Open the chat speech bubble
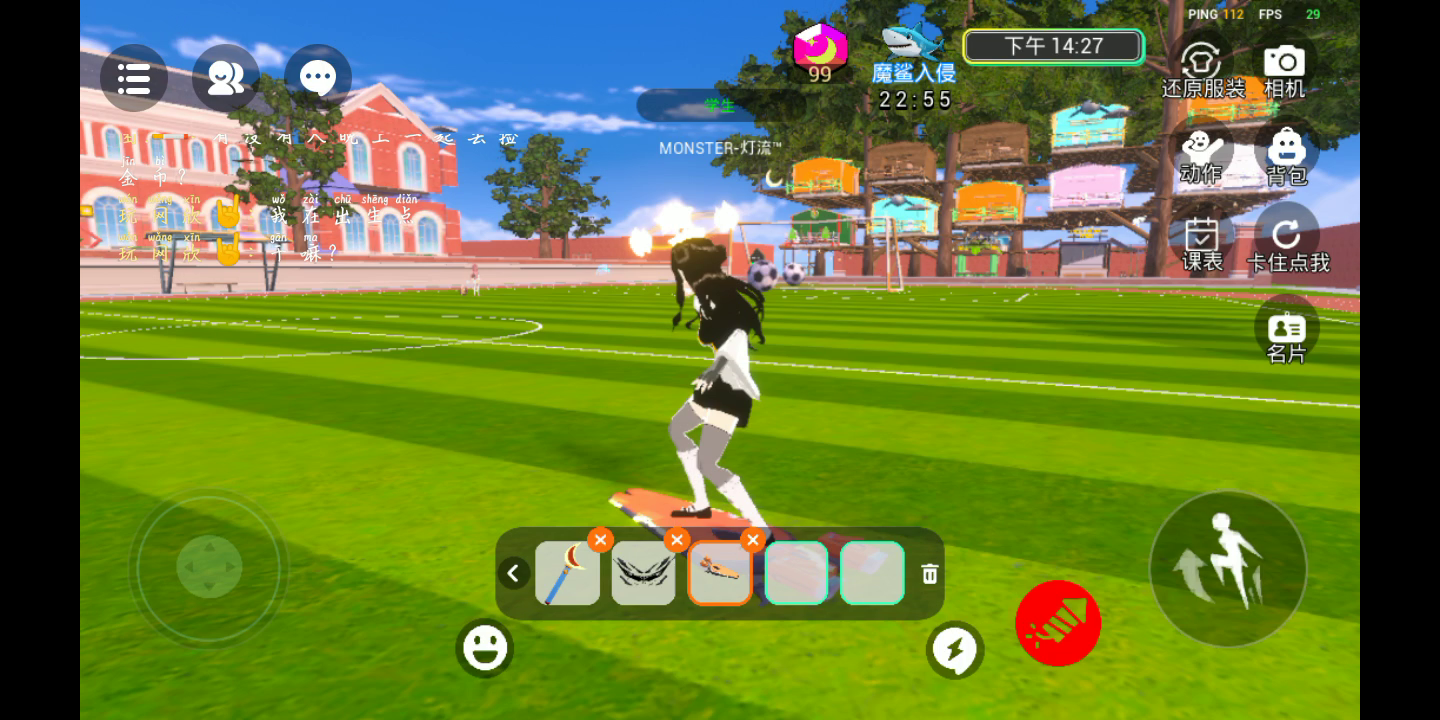This screenshot has height=720, width=1440. coord(318,78)
